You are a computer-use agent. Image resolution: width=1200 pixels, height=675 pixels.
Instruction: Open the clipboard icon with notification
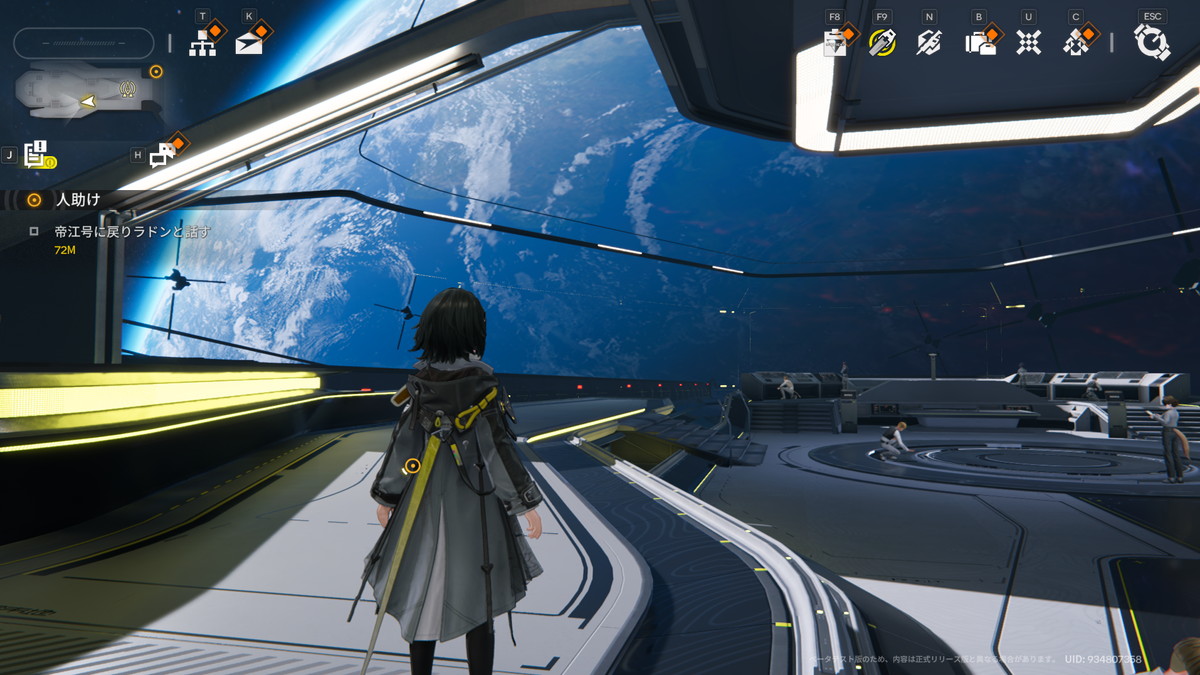tap(835, 42)
